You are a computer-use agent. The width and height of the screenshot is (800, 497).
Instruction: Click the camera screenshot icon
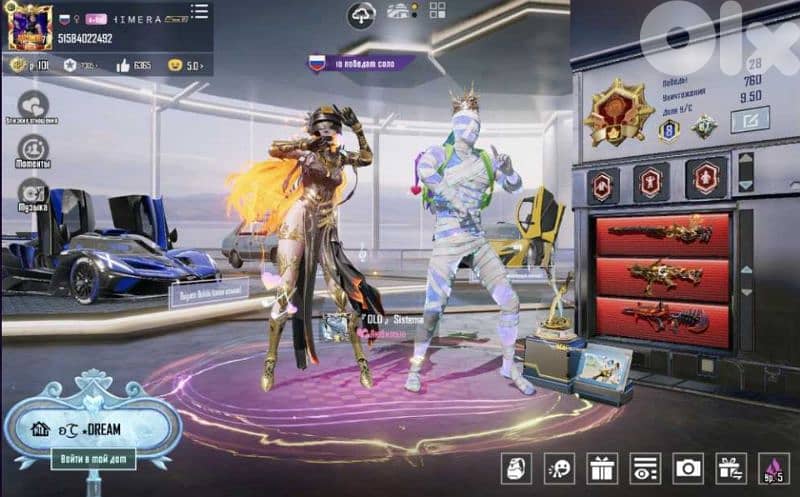point(688,467)
